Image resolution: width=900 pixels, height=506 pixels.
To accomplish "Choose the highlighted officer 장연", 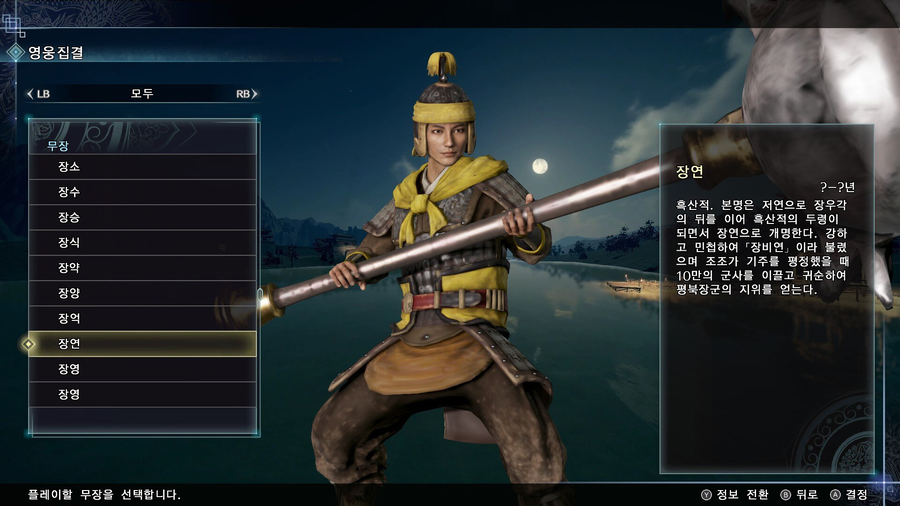I will click(143, 344).
